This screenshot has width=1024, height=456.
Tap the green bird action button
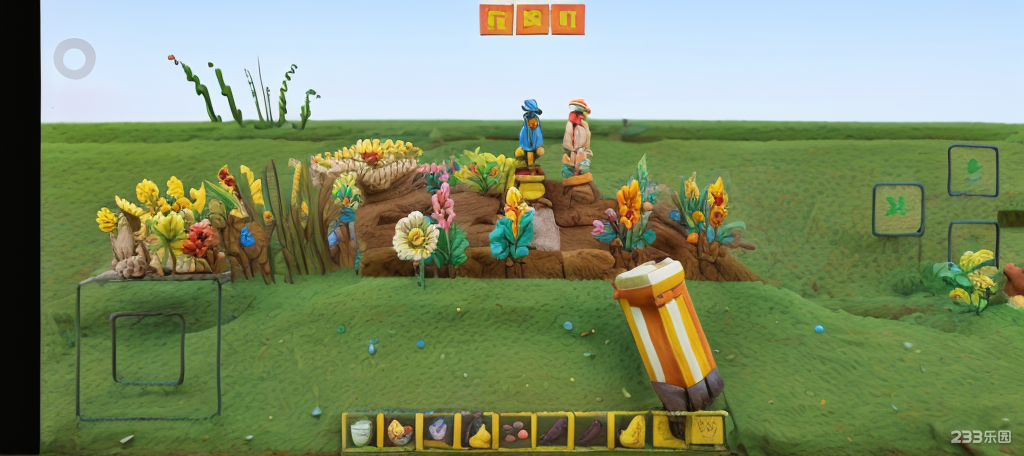coord(897,209)
